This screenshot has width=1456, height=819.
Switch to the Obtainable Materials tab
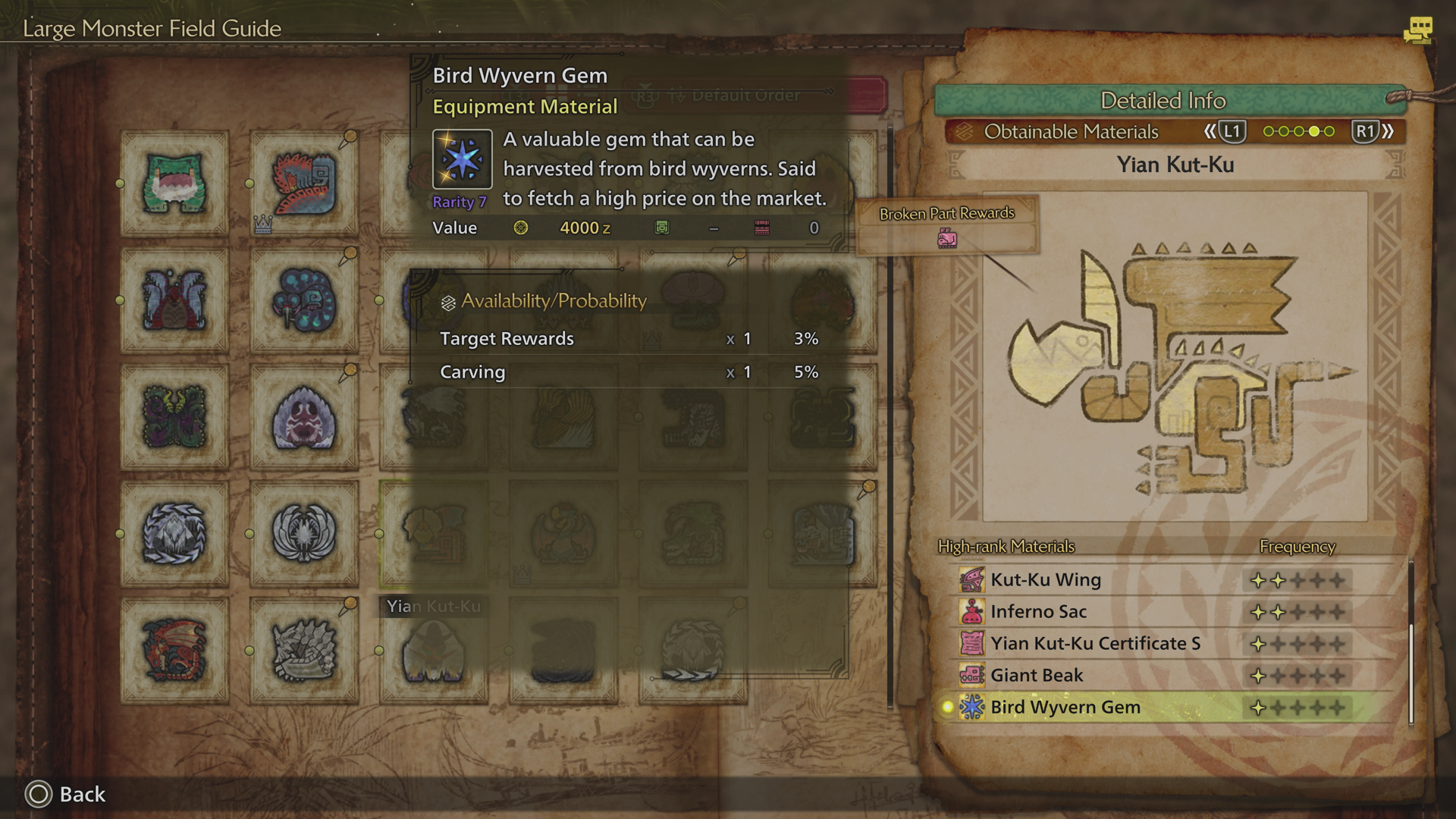pyautogui.click(x=1071, y=131)
